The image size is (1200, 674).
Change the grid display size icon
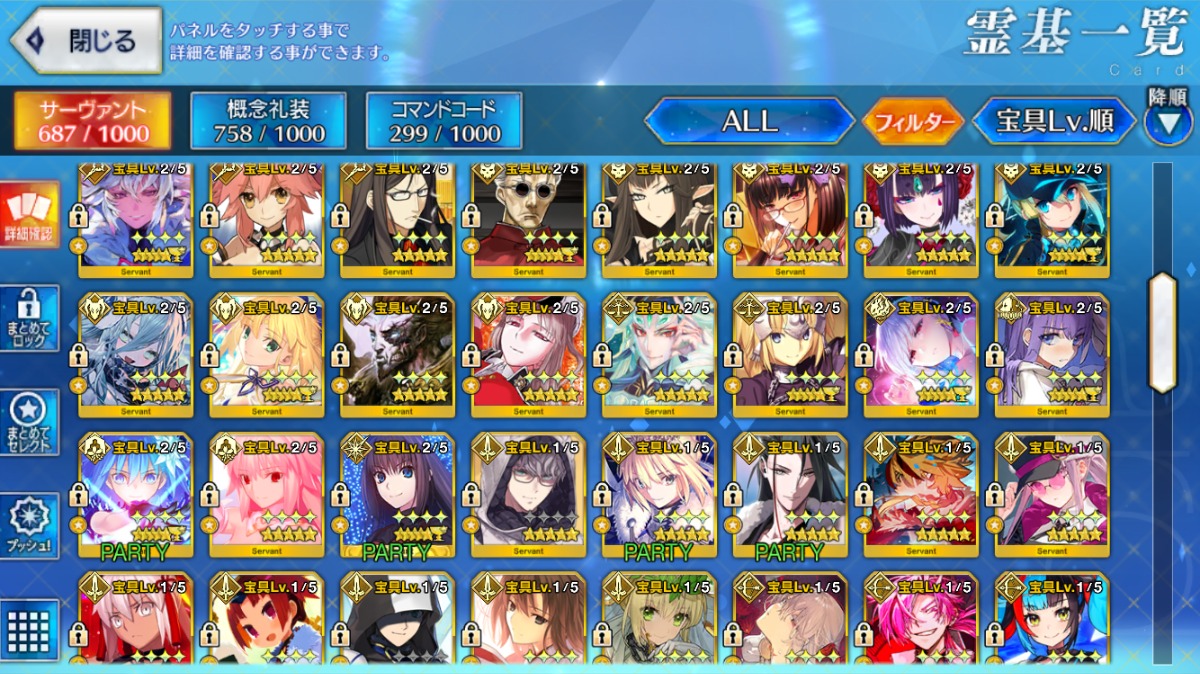(30, 629)
